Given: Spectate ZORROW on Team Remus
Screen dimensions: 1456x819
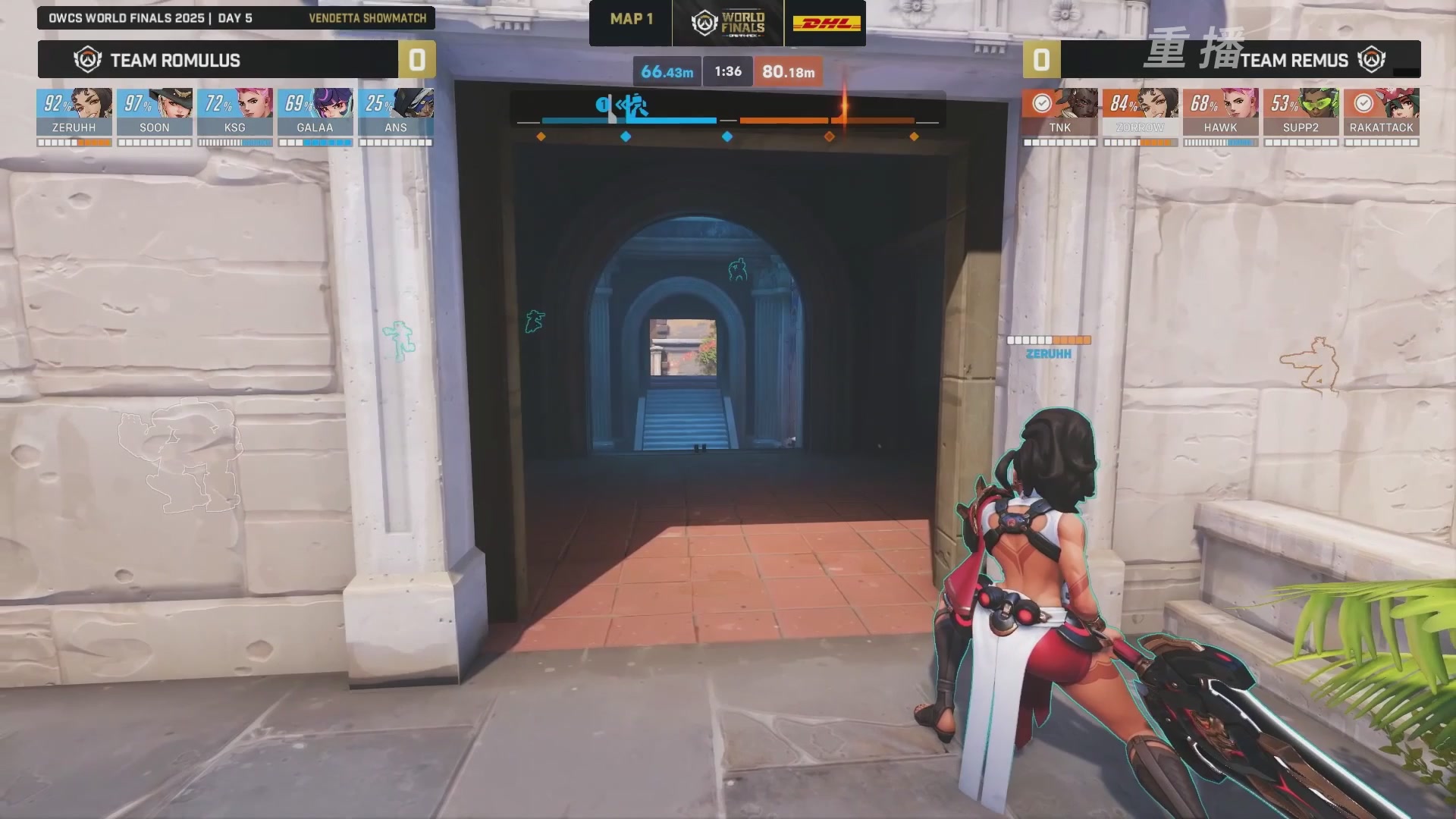Looking at the screenshot, I should (1141, 112).
